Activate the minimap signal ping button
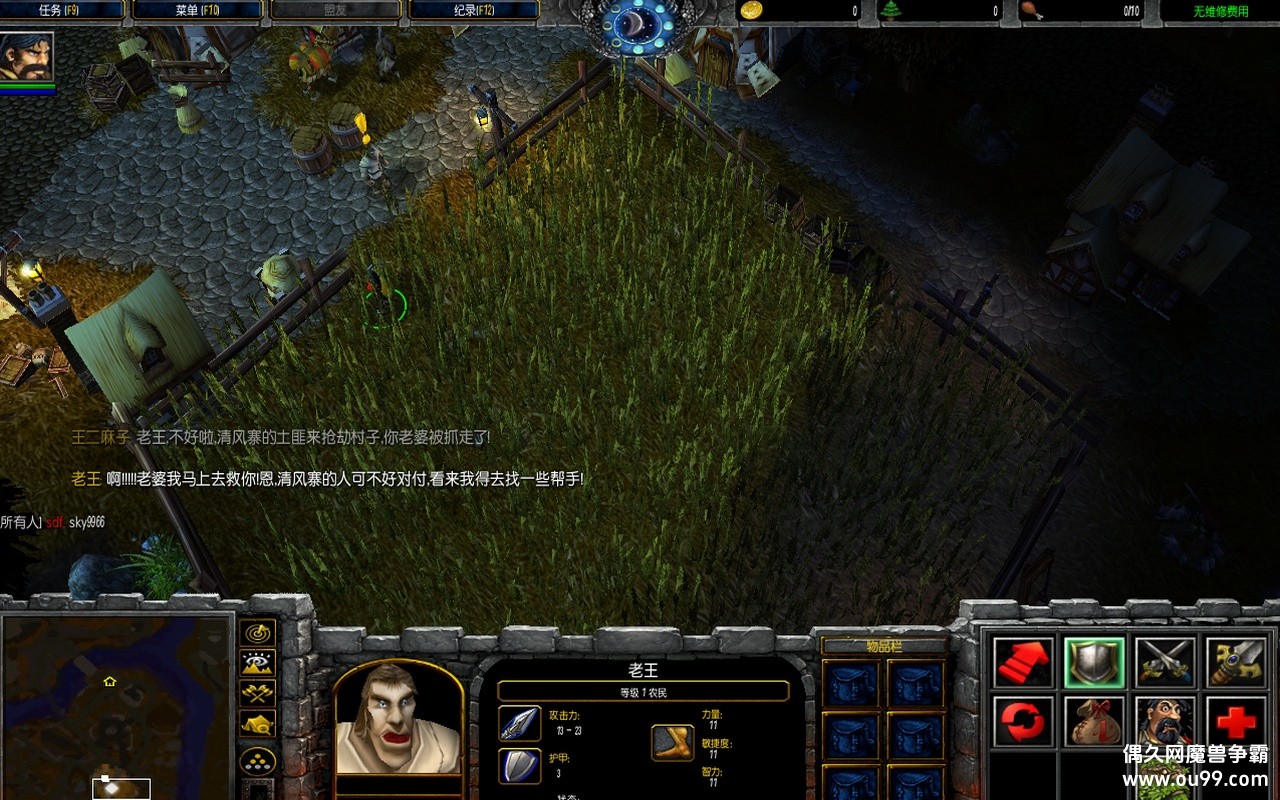1280x800 pixels. click(258, 633)
